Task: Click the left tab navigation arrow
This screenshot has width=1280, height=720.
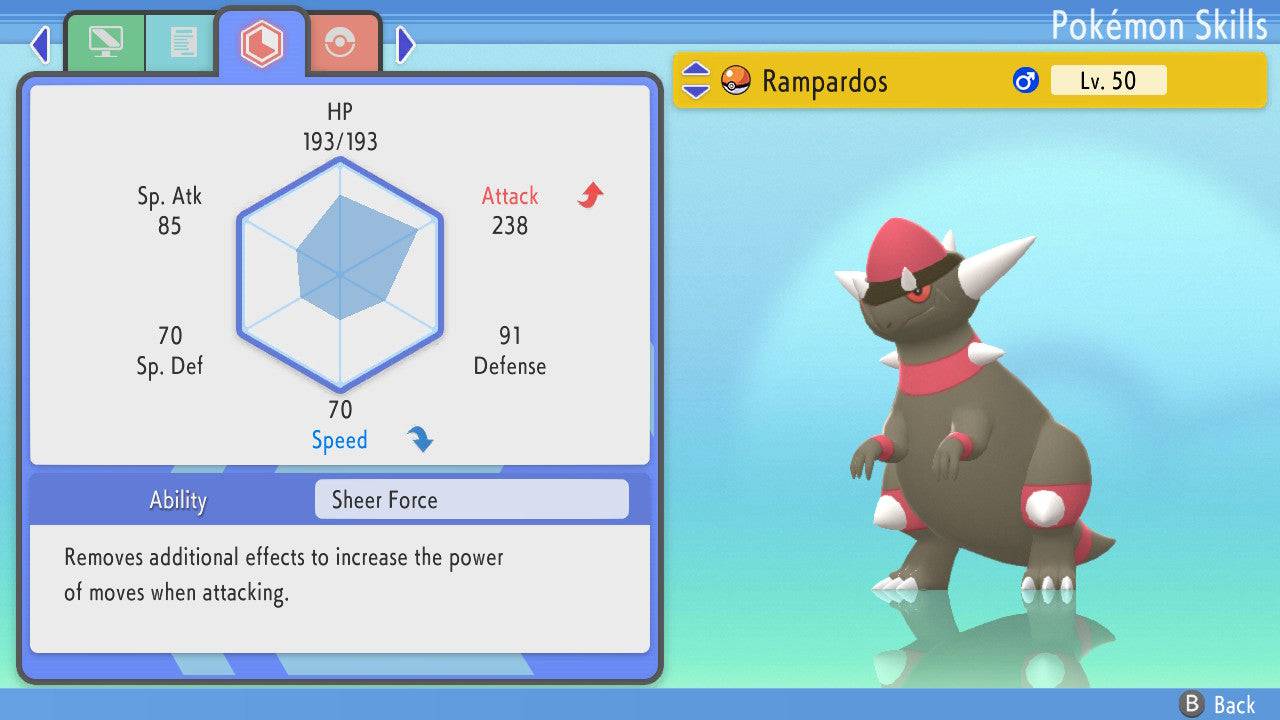Action: (x=40, y=44)
